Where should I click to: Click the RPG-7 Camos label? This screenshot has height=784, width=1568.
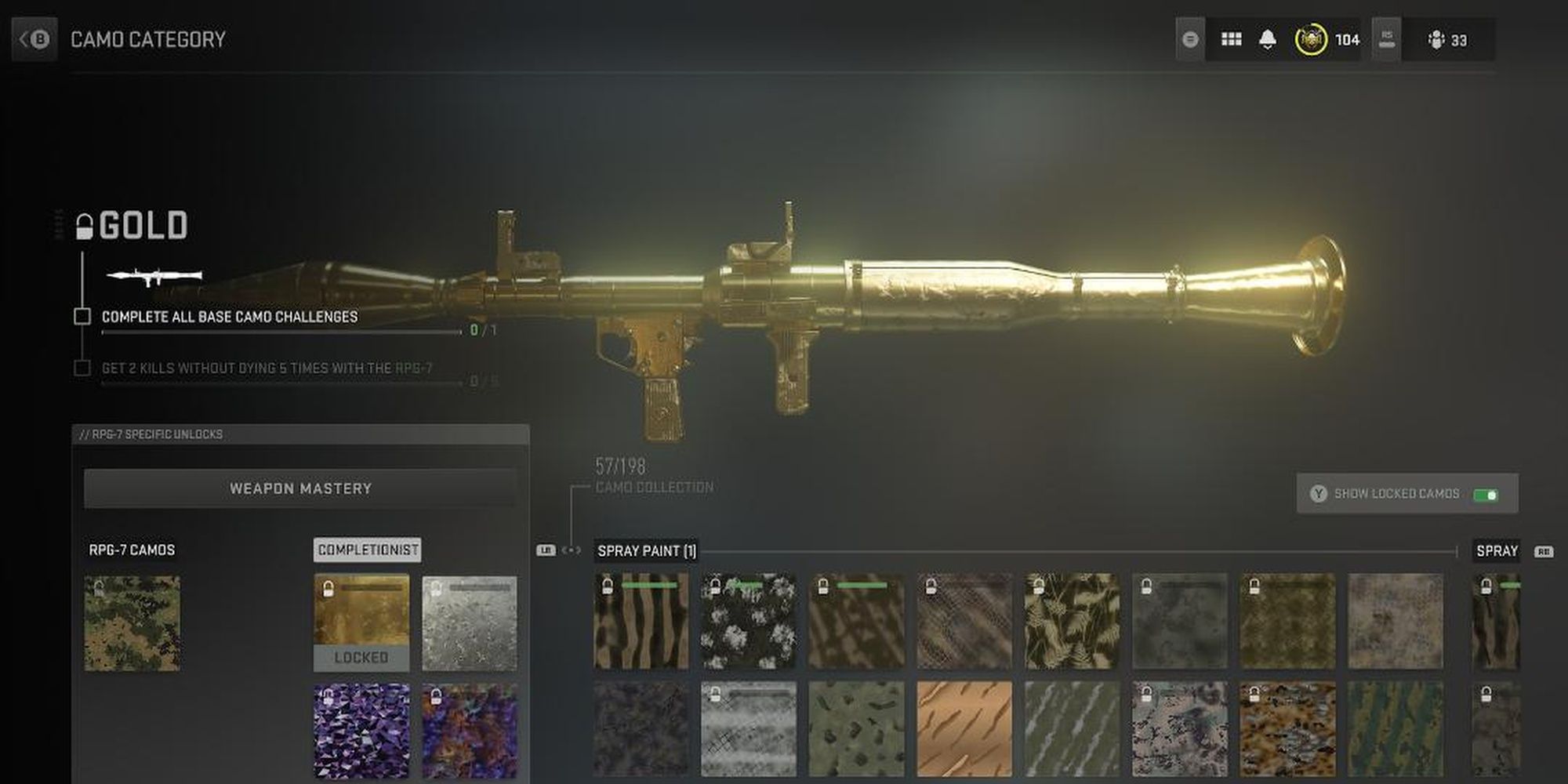point(130,550)
